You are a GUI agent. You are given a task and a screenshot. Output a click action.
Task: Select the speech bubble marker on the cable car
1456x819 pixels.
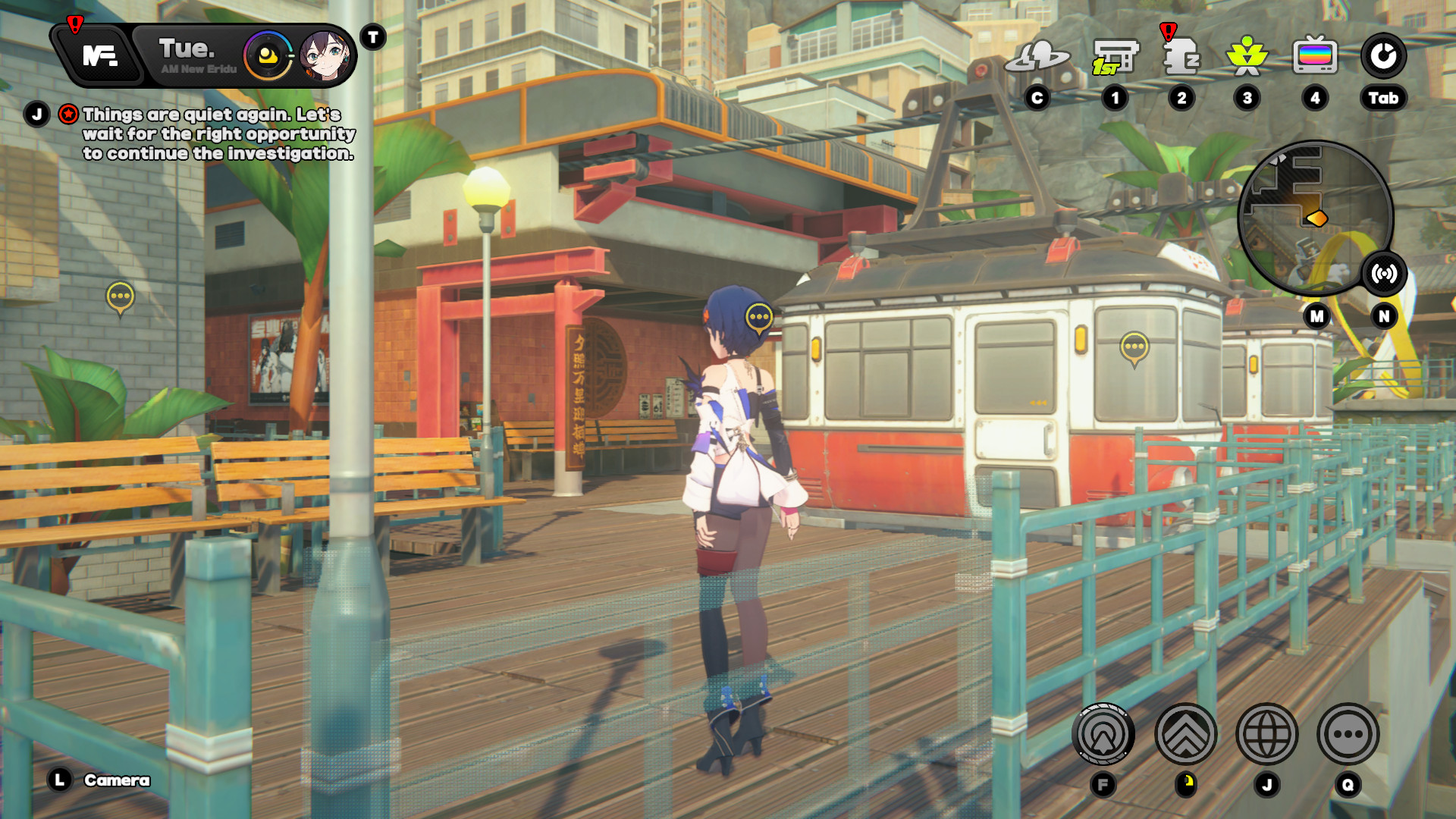coord(1134,347)
